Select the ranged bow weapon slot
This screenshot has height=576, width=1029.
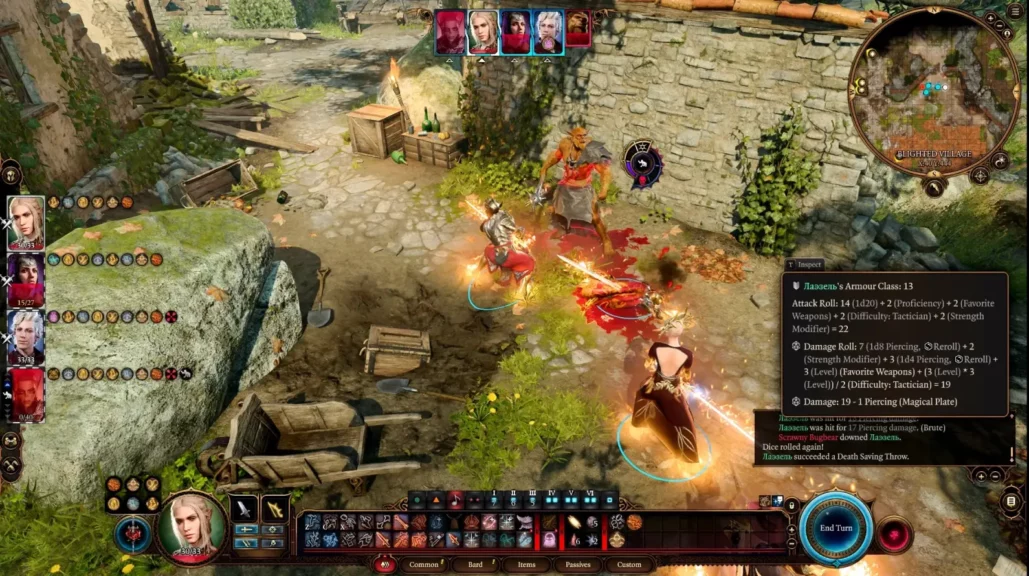275,509
